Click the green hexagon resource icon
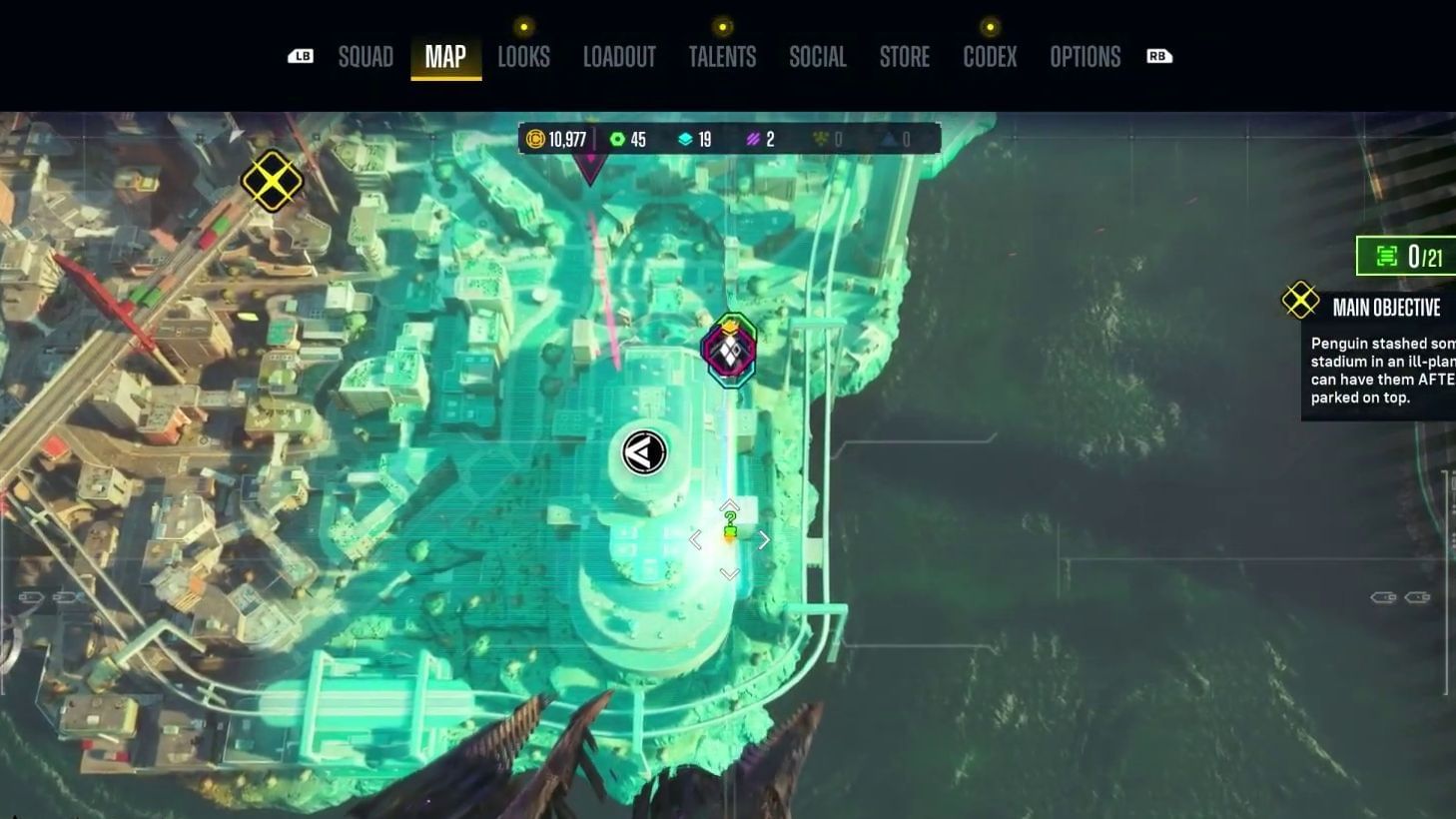The width and height of the screenshot is (1456, 819). point(617,139)
